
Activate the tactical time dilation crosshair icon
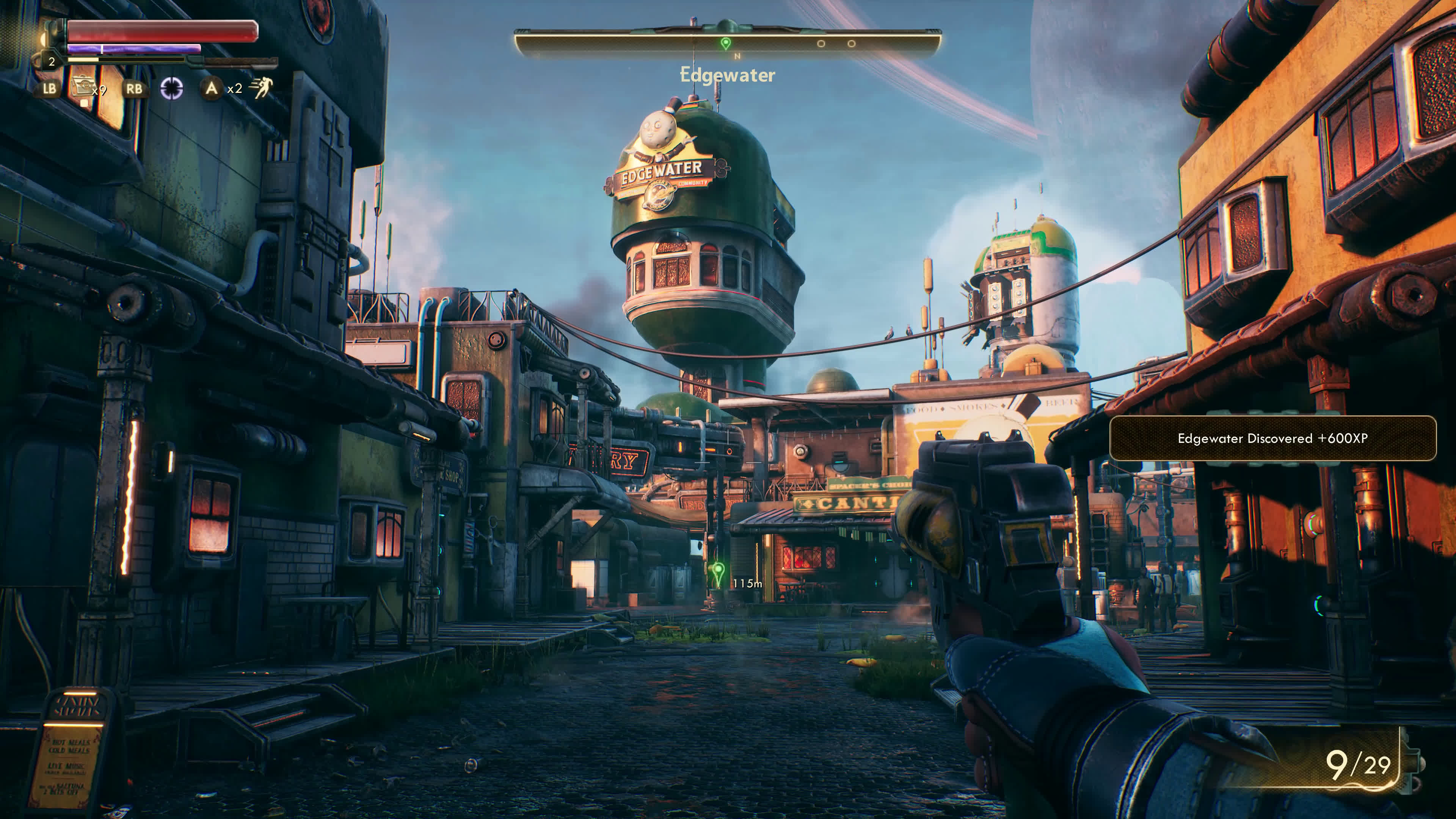click(x=171, y=88)
